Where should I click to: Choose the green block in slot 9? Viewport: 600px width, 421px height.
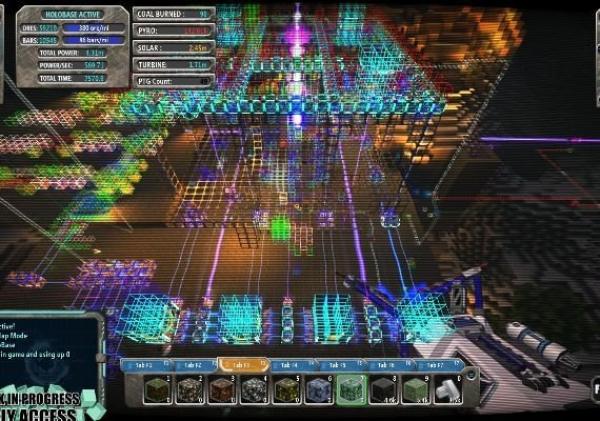pos(415,390)
